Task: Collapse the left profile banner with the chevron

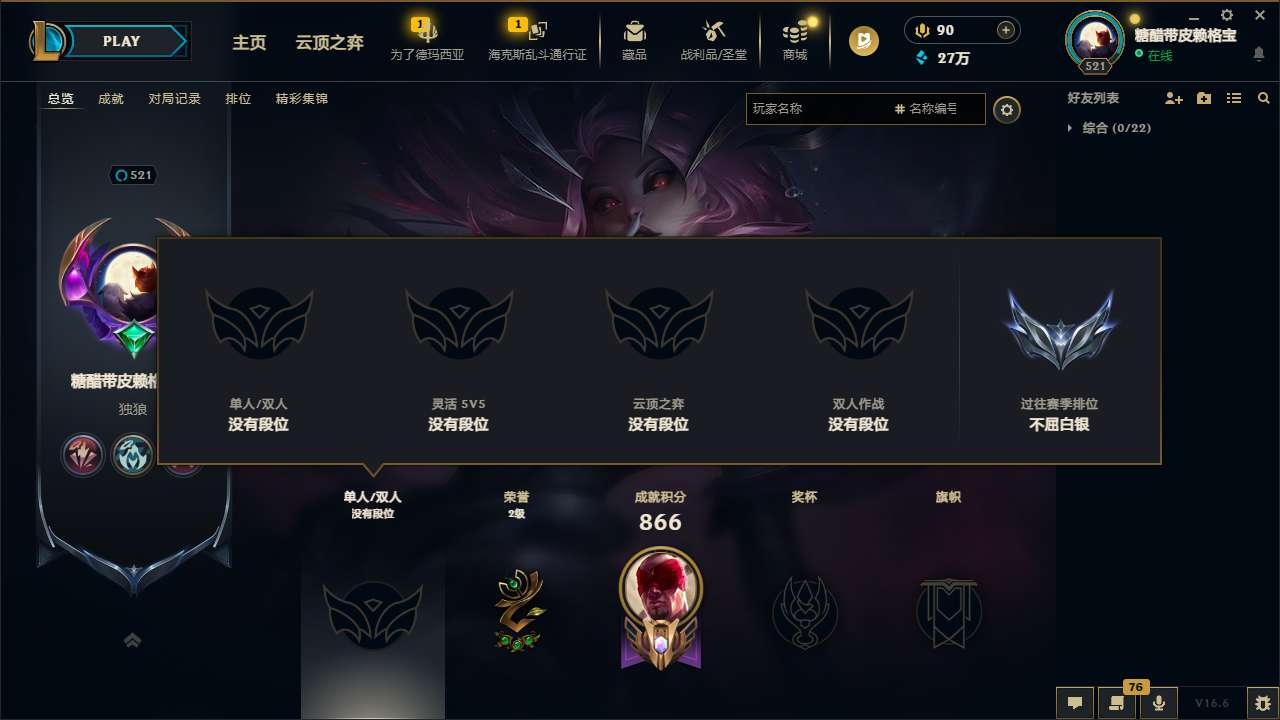Action: tap(132, 638)
